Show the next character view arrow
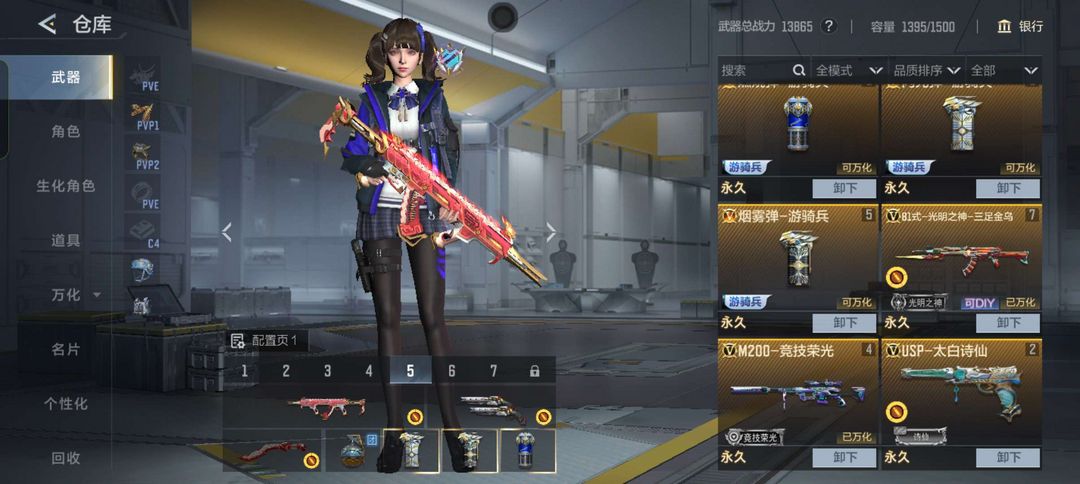Screen dimensions: 1080x484 [x=551, y=232]
